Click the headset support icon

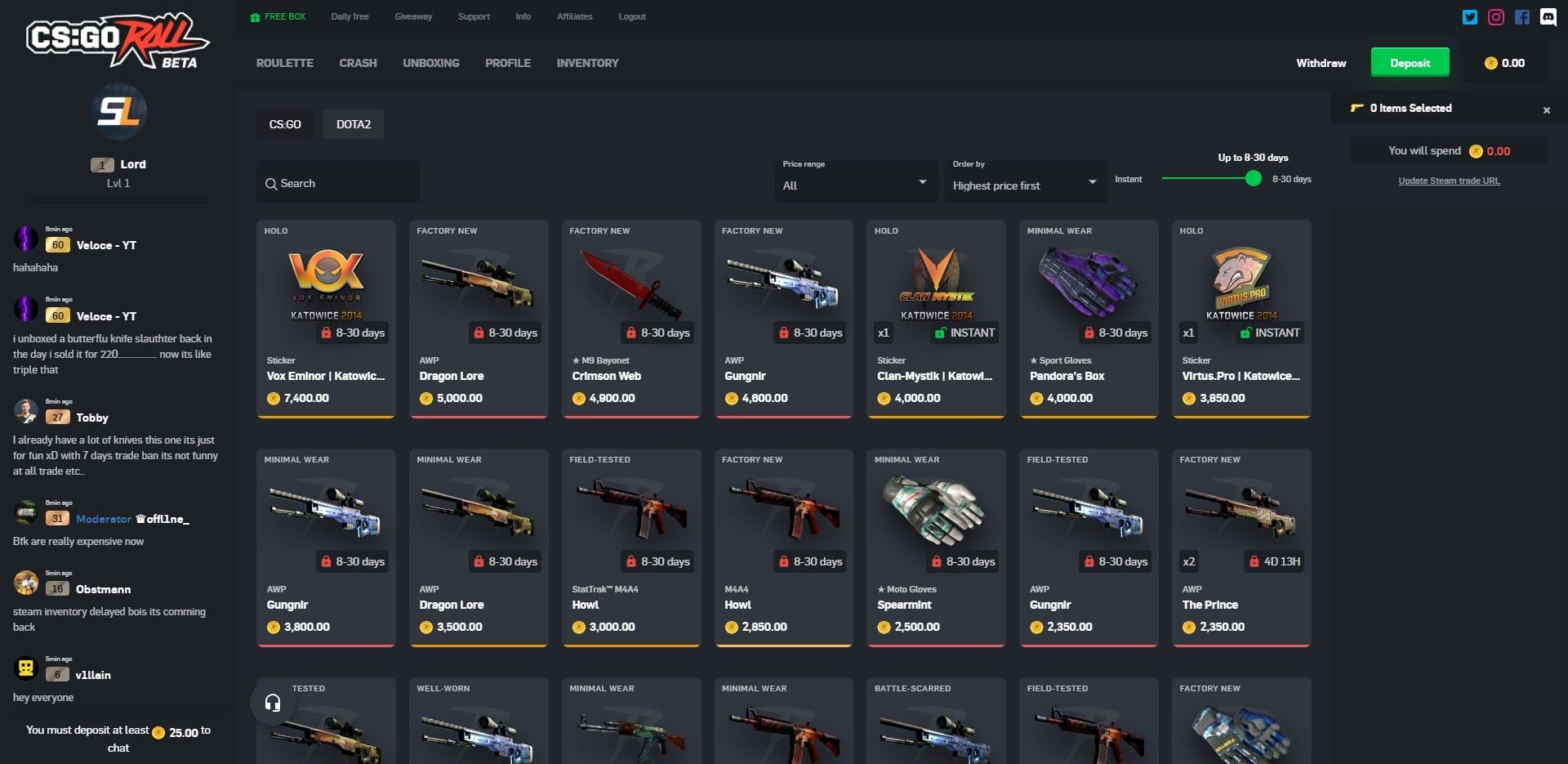click(273, 701)
